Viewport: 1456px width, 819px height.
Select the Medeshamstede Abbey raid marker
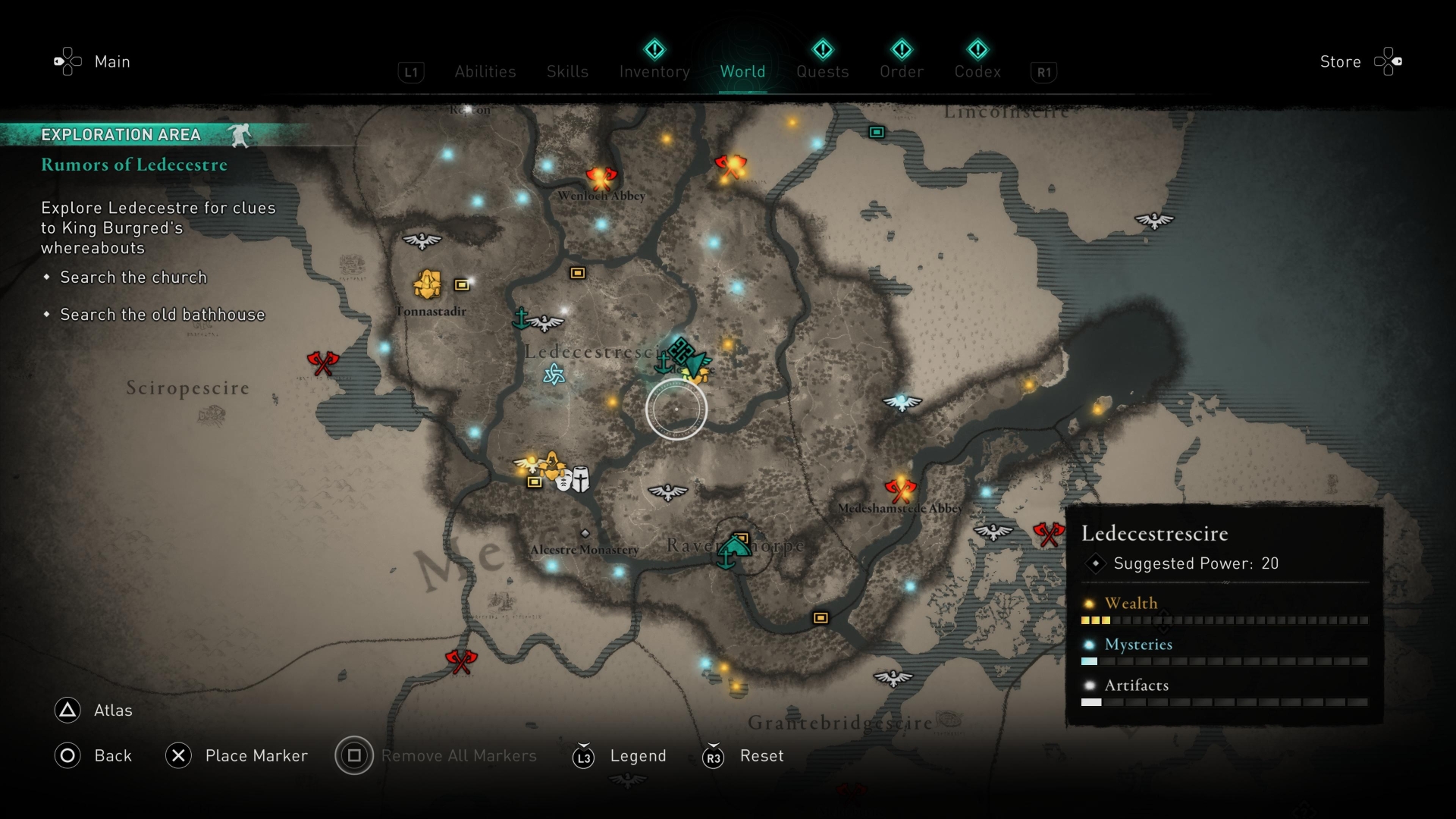pos(900,490)
